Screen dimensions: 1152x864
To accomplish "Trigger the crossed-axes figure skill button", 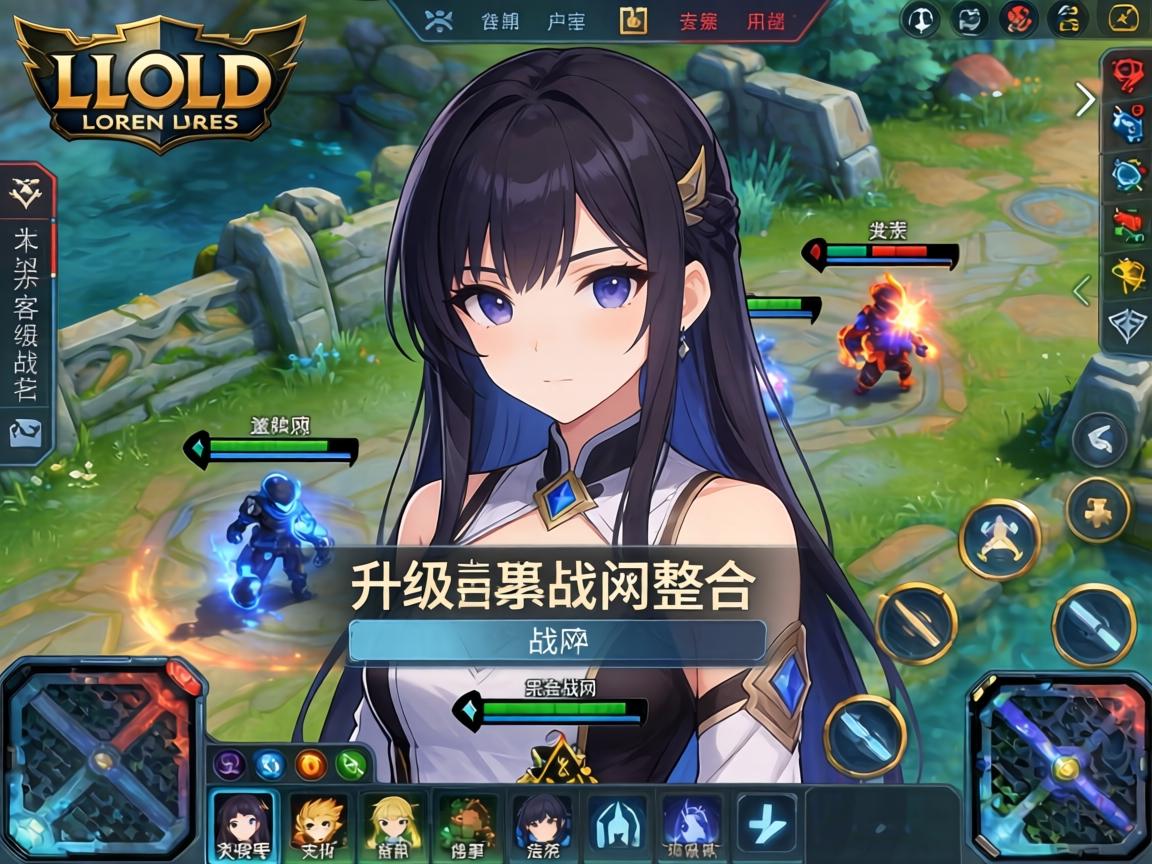I will coord(999,538).
